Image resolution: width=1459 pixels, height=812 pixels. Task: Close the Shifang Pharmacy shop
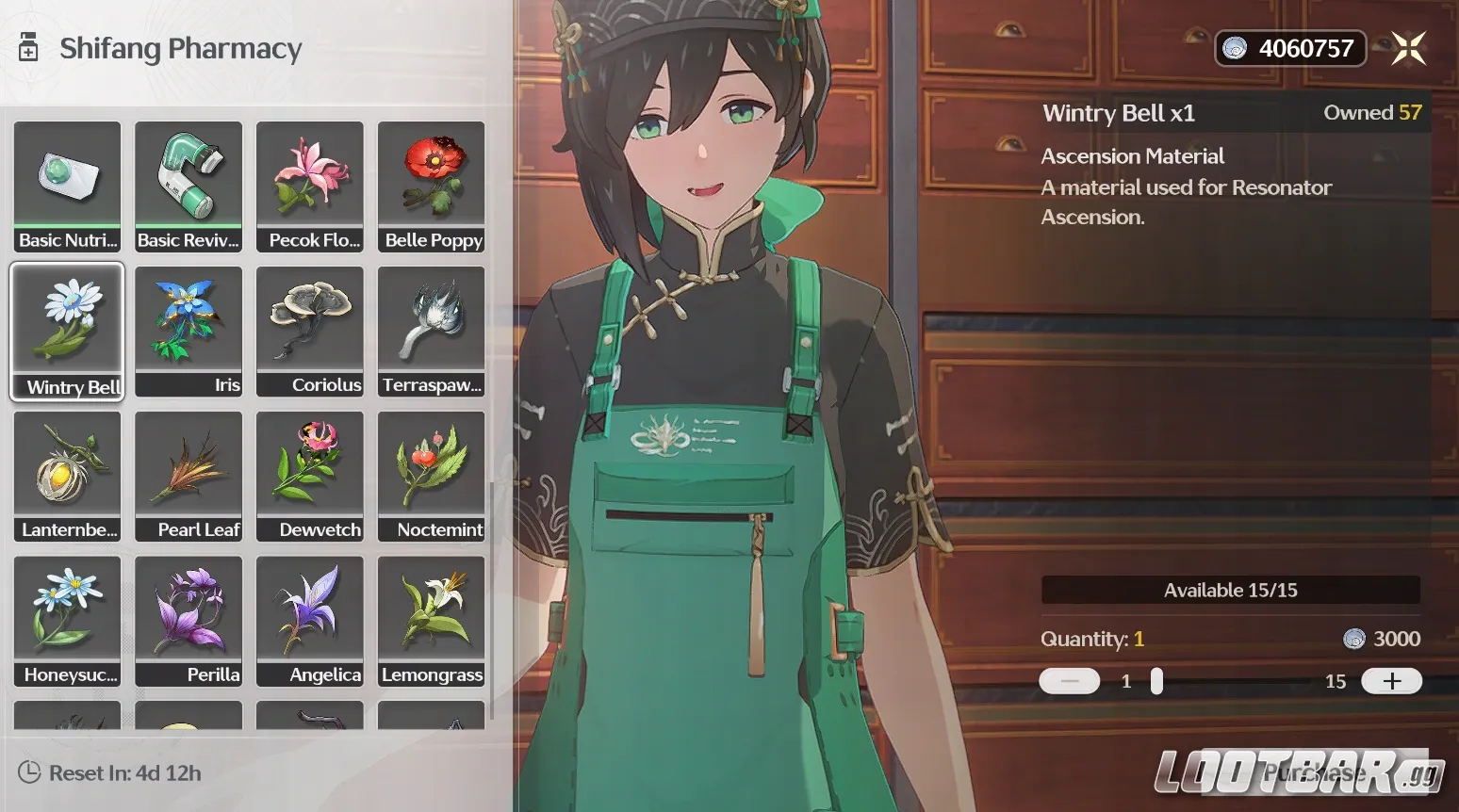1409,48
